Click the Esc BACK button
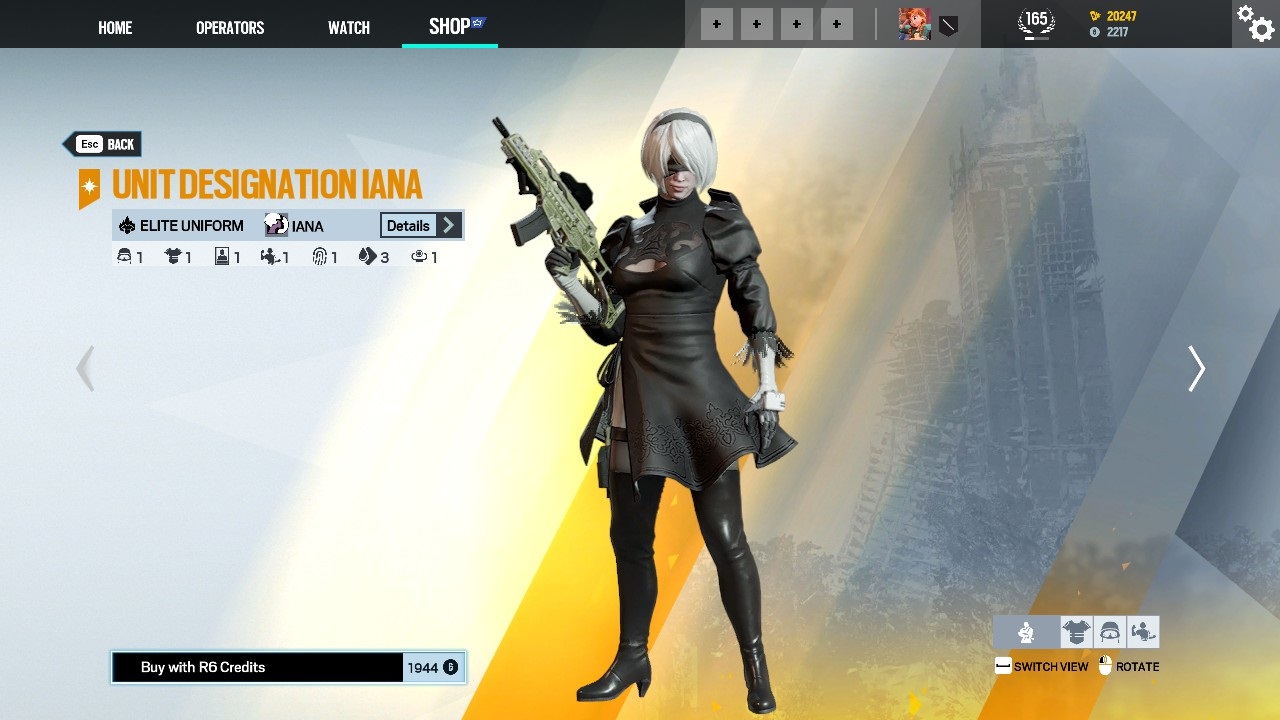The image size is (1280, 720). 103,144
